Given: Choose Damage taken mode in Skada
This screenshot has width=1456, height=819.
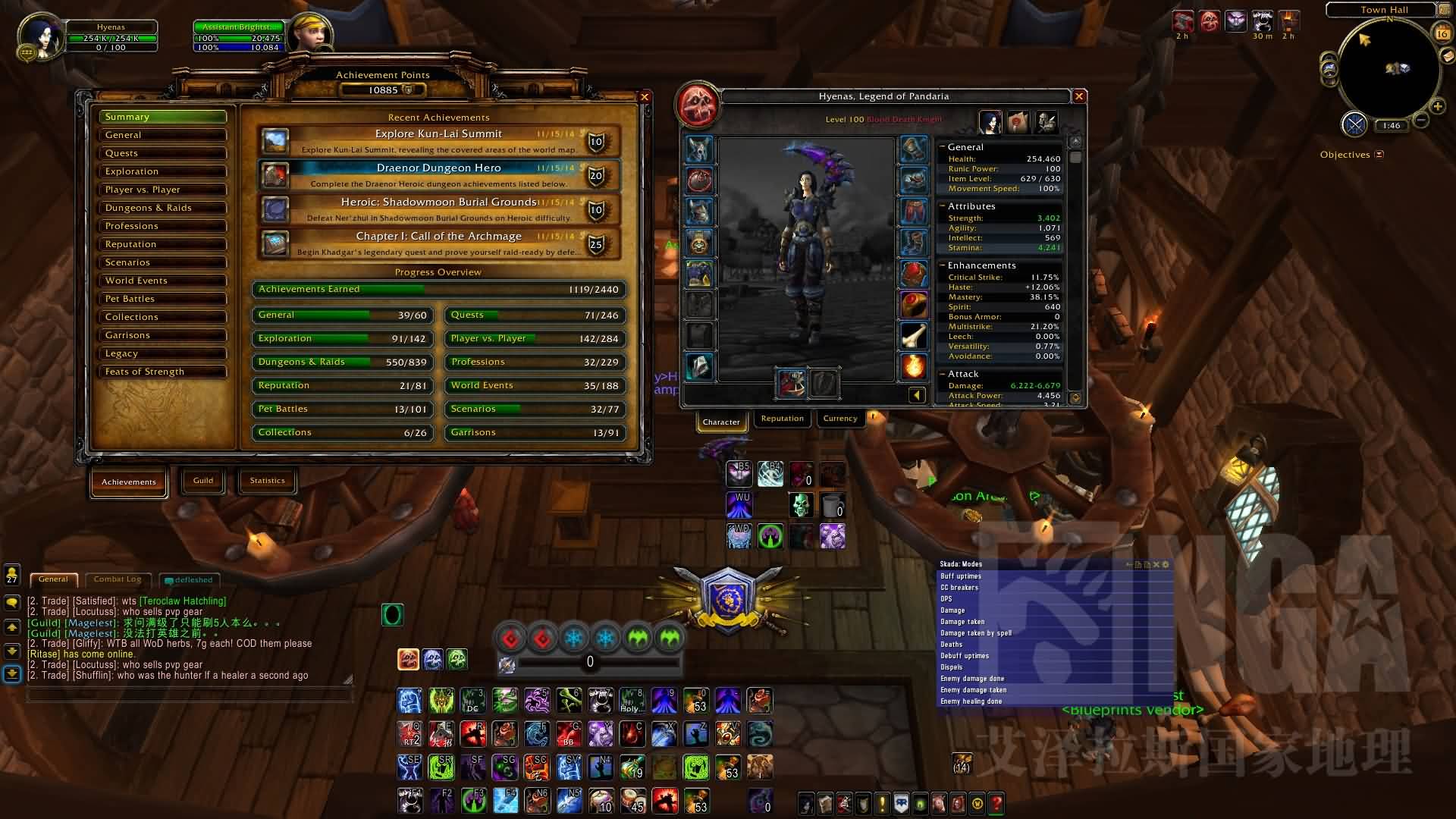Looking at the screenshot, I should 963,622.
